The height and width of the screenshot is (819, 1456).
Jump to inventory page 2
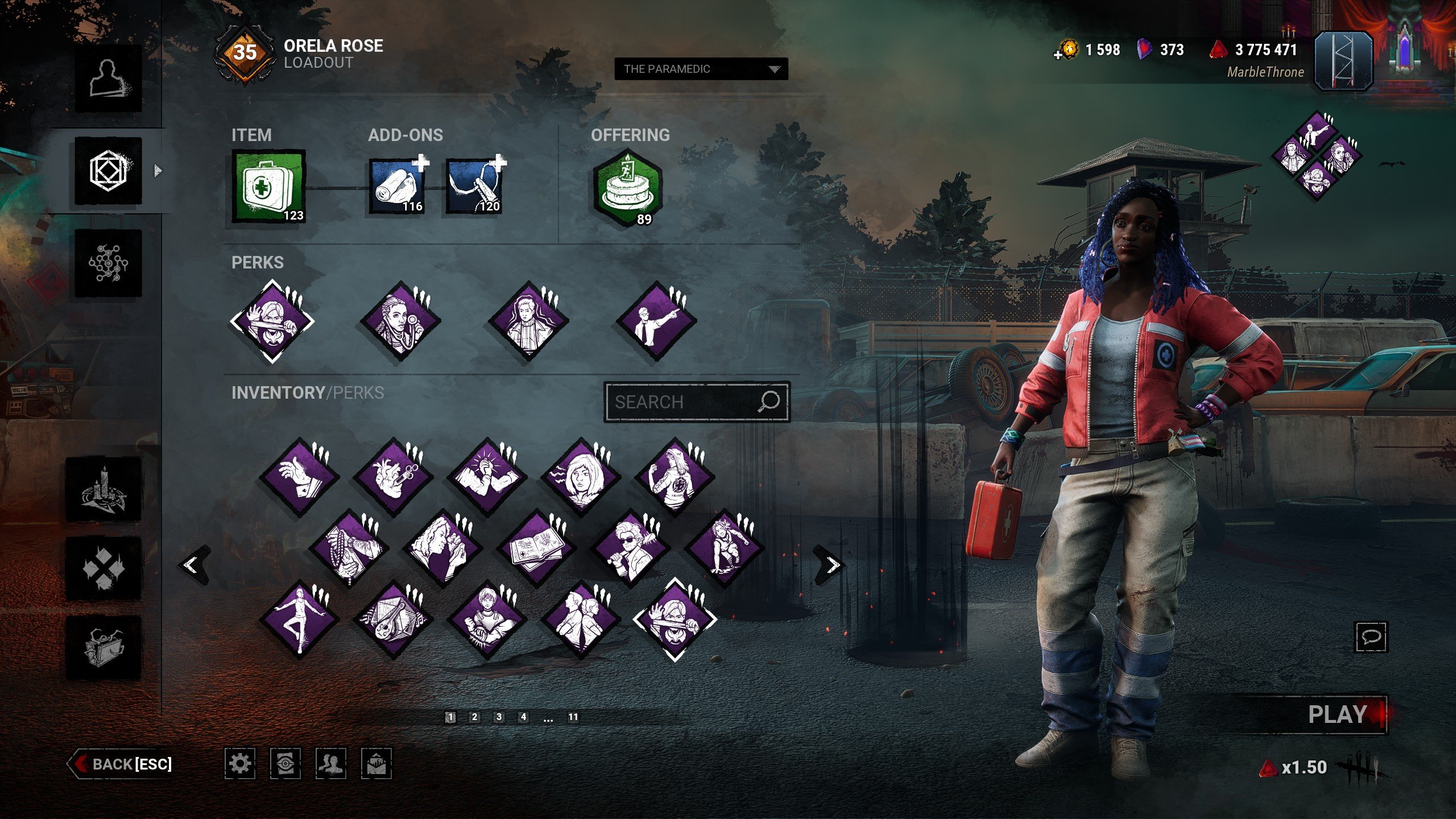[474, 717]
